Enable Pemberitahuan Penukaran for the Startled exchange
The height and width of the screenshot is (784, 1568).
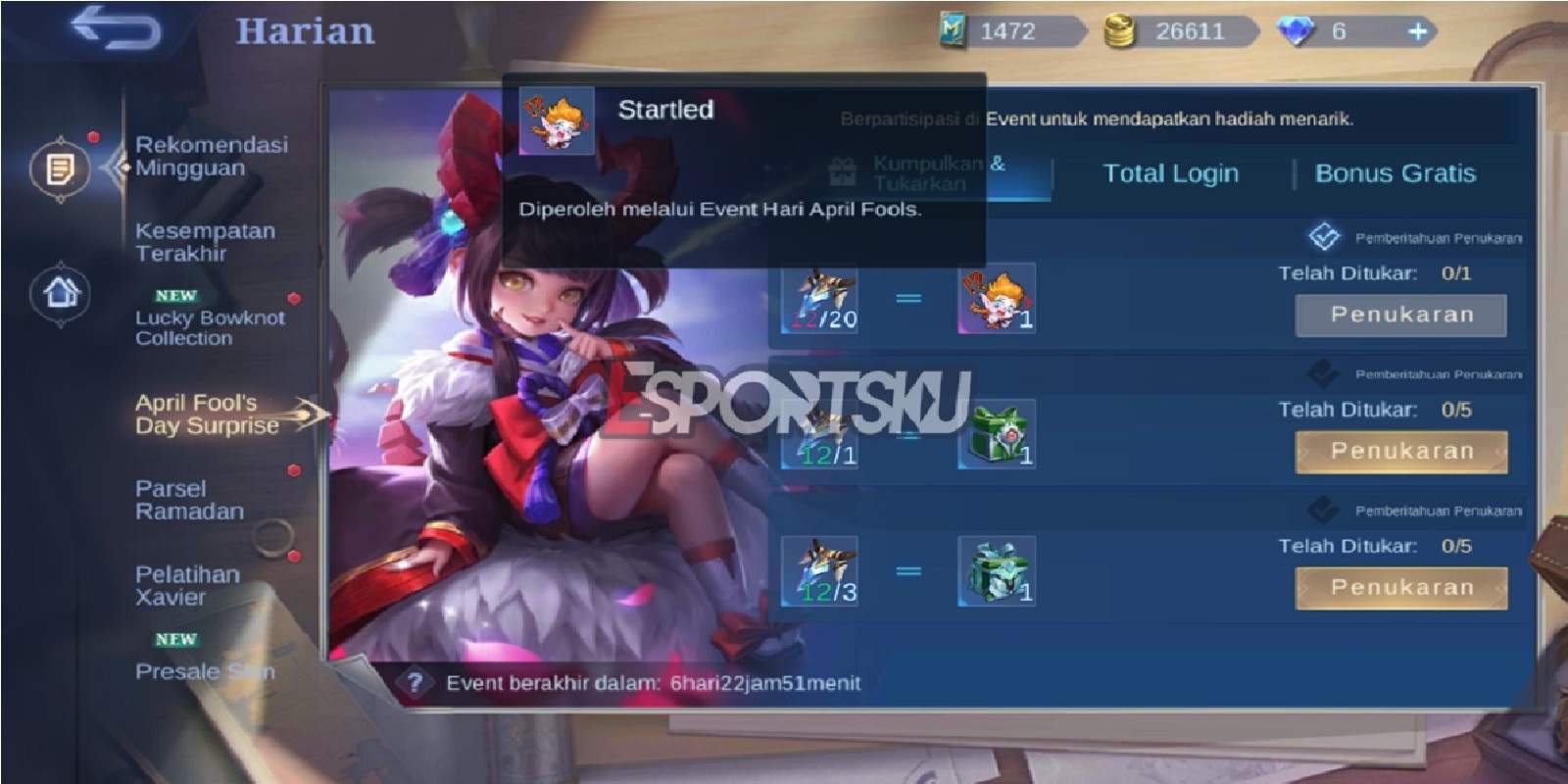1323,235
